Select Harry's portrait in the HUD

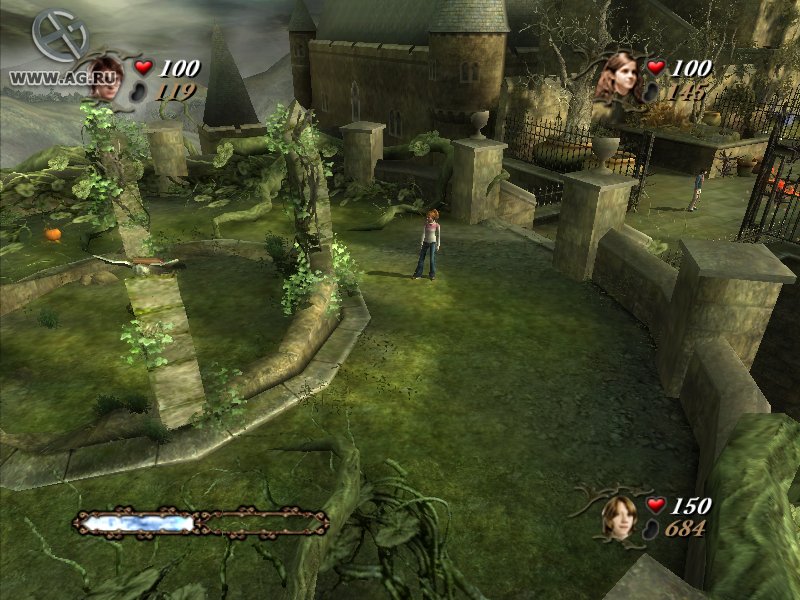(x=104, y=77)
